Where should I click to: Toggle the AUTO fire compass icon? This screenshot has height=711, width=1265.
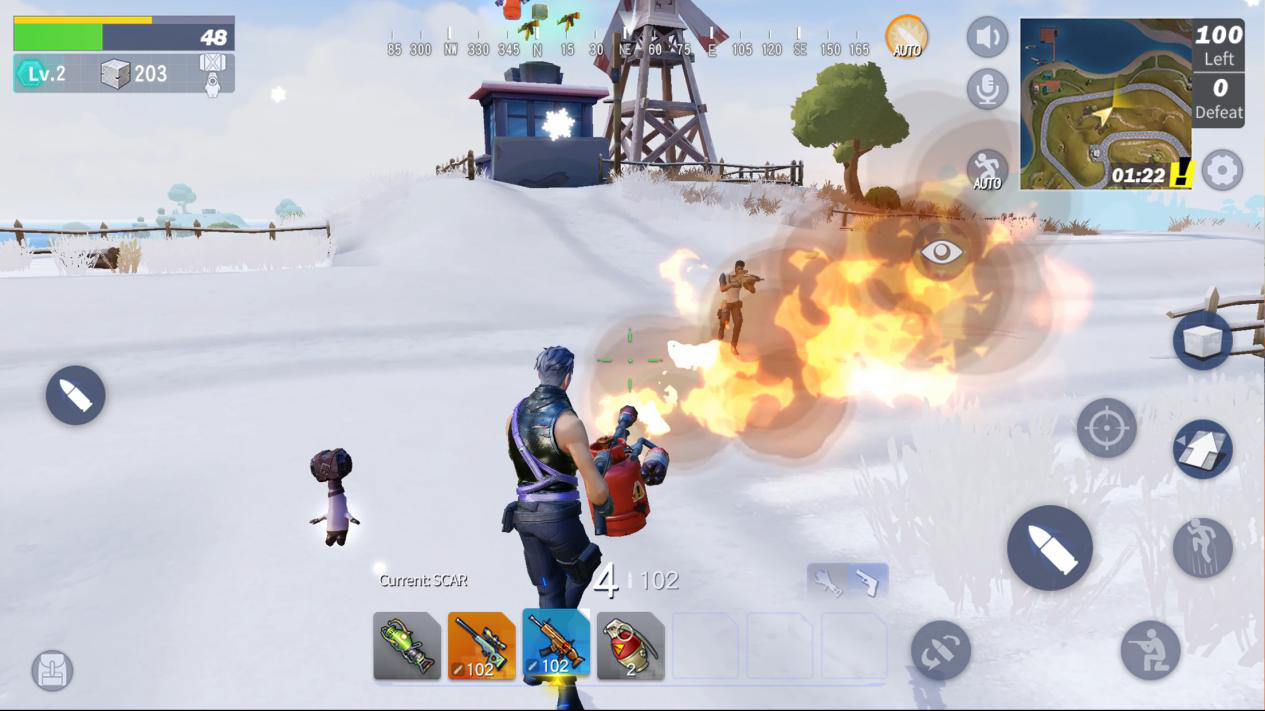[906, 37]
